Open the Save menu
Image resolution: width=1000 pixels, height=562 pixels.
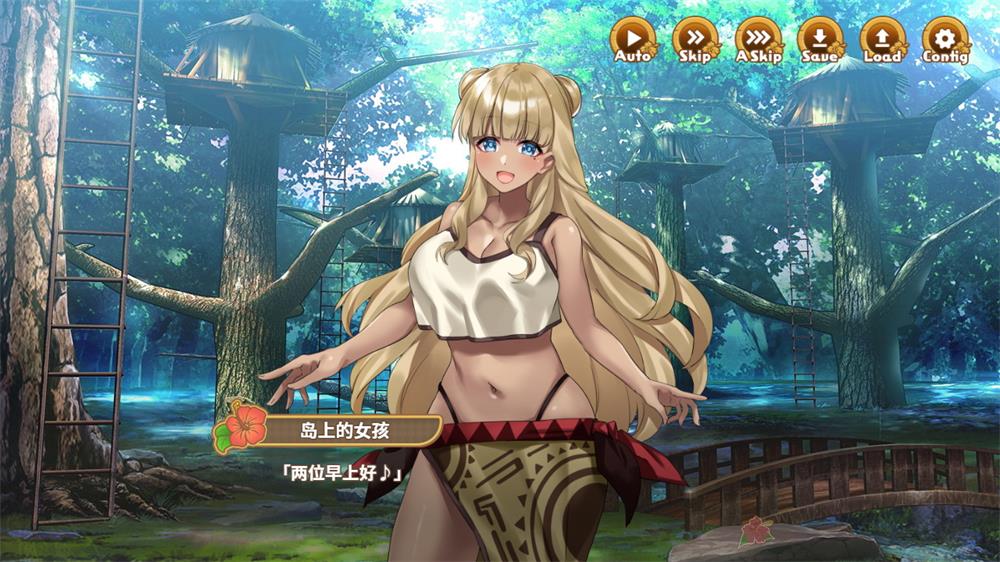click(x=819, y=38)
